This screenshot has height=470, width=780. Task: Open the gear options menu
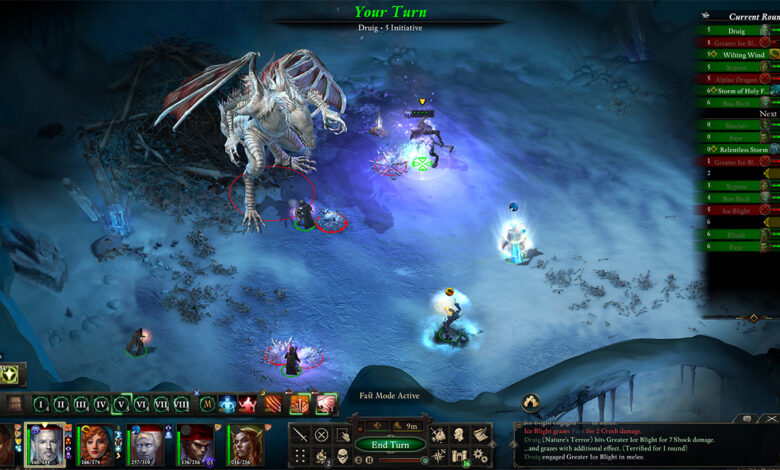pyautogui.click(x=480, y=455)
